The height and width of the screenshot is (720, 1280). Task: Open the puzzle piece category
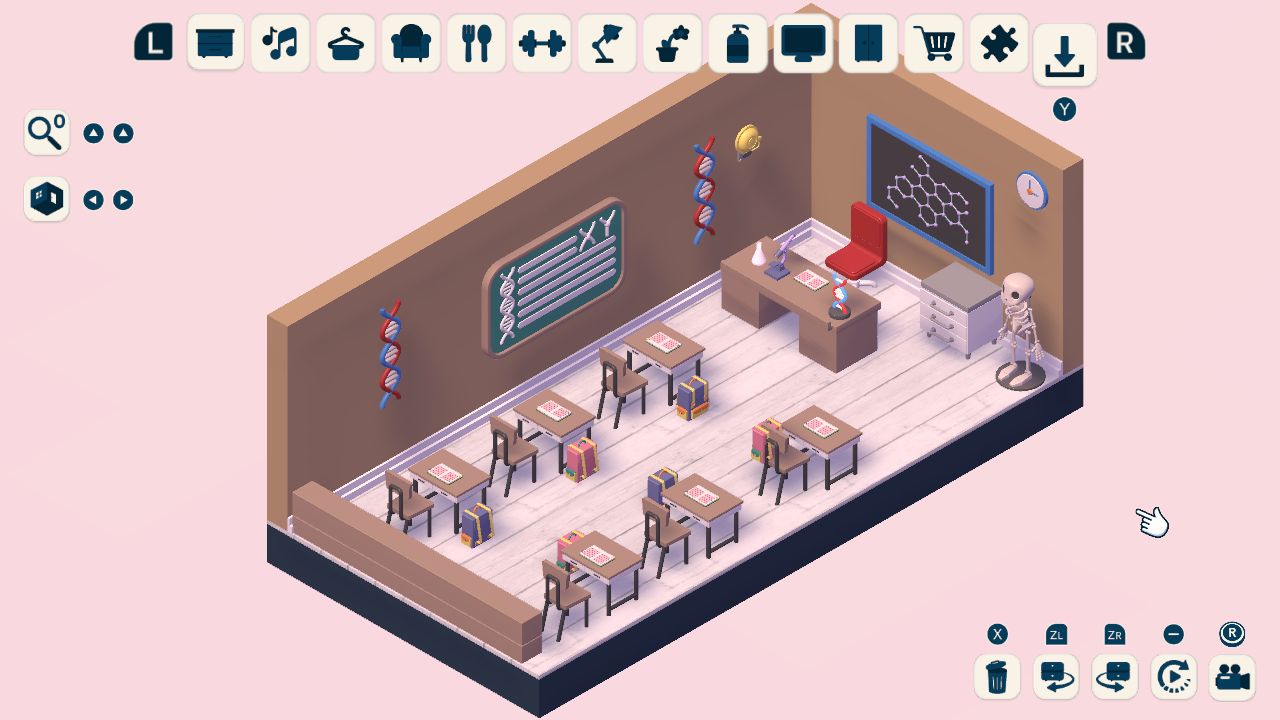(998, 43)
